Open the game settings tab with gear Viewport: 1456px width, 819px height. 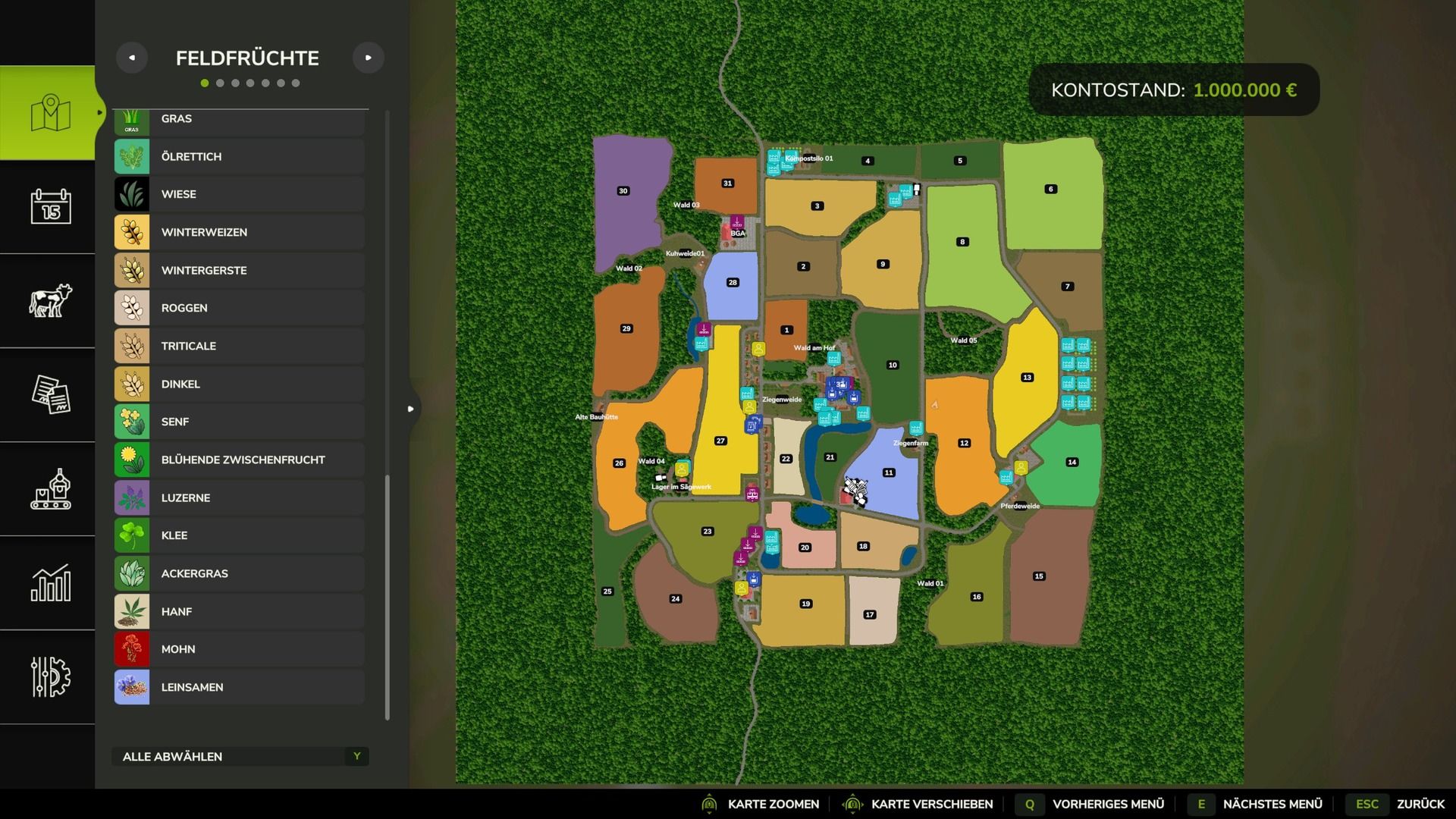50,676
